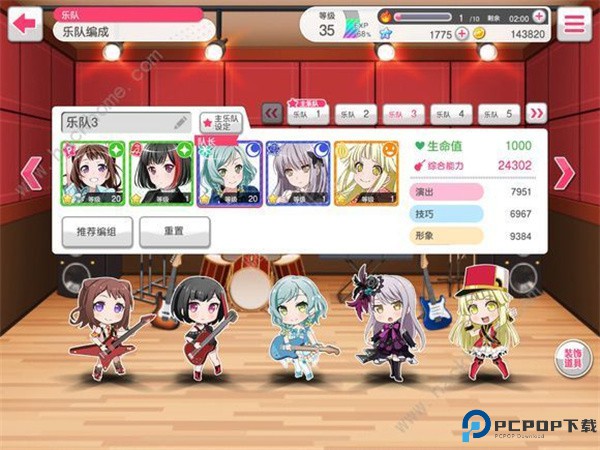The height and width of the screenshot is (450, 600).
Task: Select the black-haired member card
Action: click(x=161, y=173)
